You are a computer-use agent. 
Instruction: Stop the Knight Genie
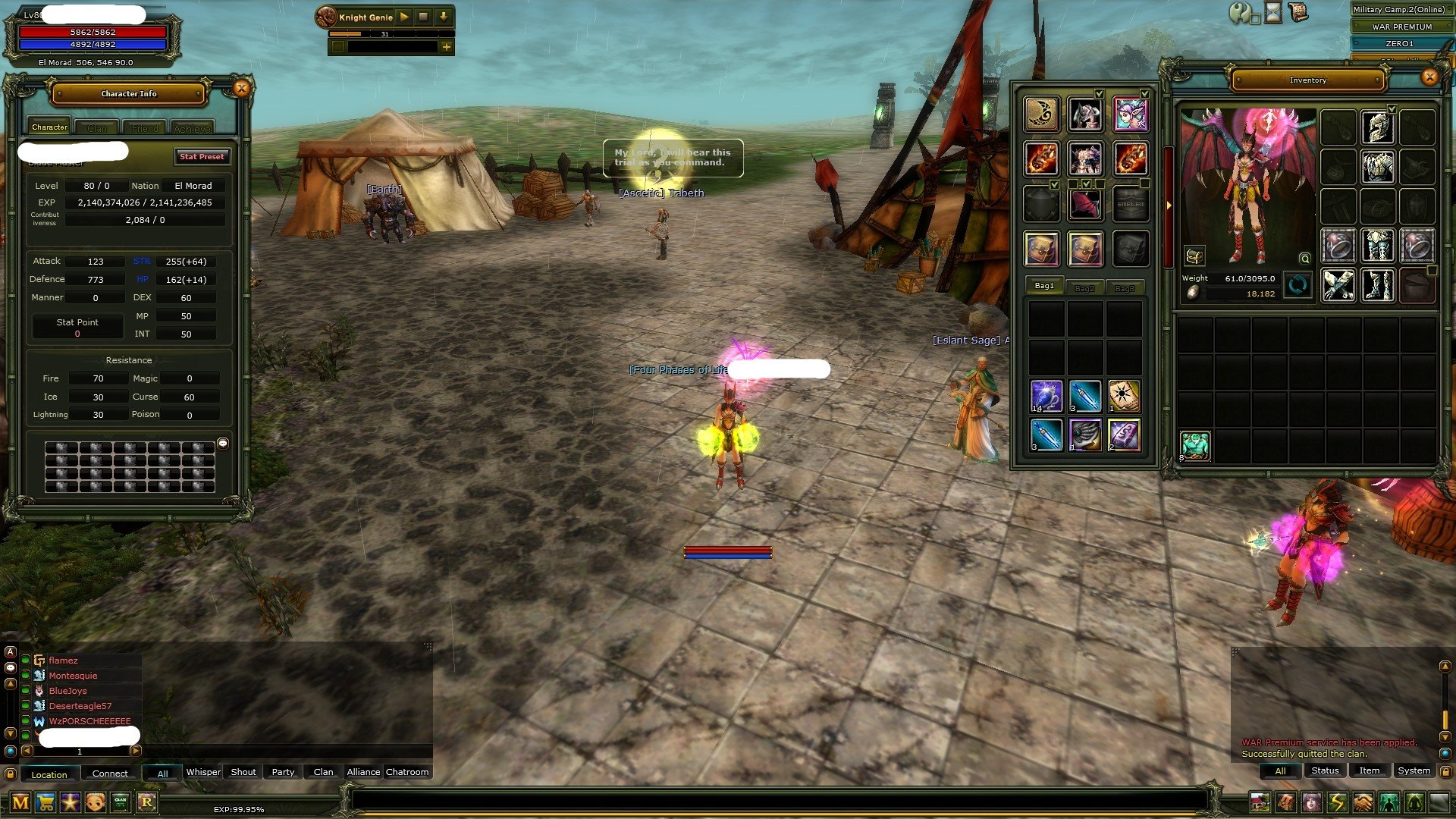[424, 17]
